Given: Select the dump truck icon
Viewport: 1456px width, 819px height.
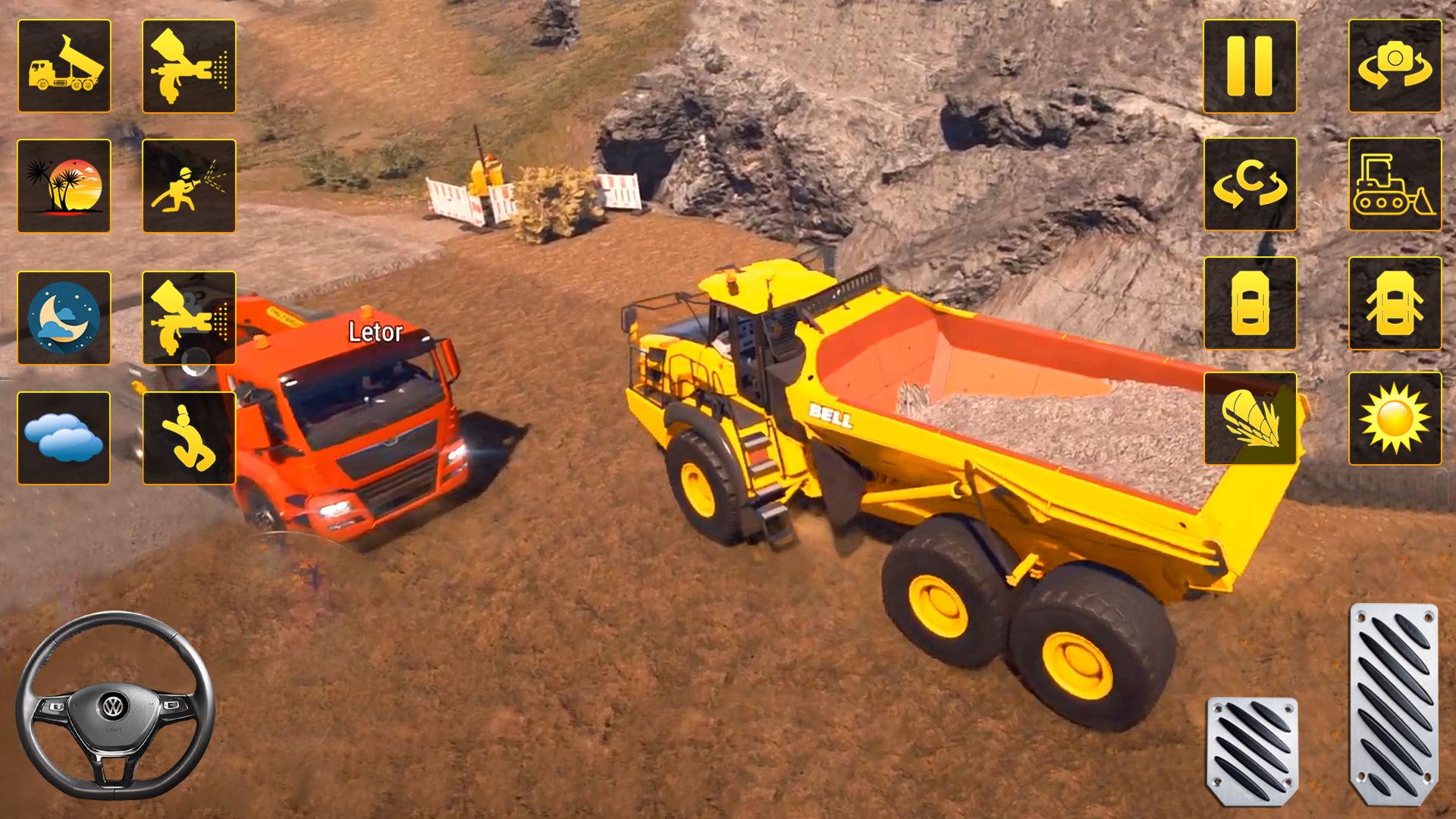Looking at the screenshot, I should pos(64,66).
